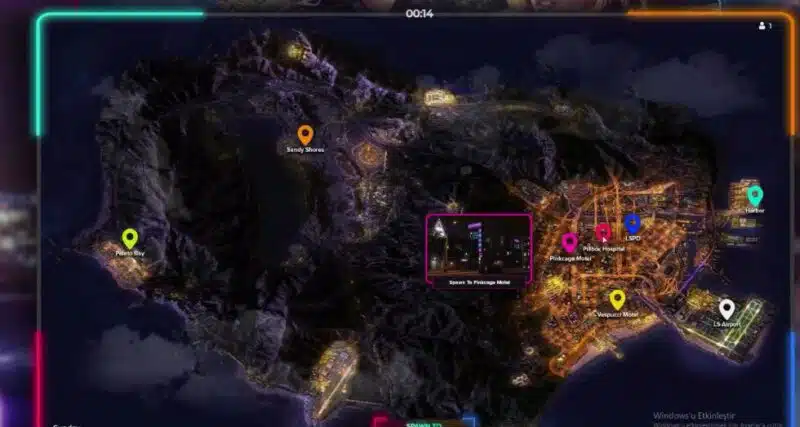This screenshot has height=427, width=800.
Task: Select the Sandy Shores spawn marker
Action: click(x=305, y=135)
